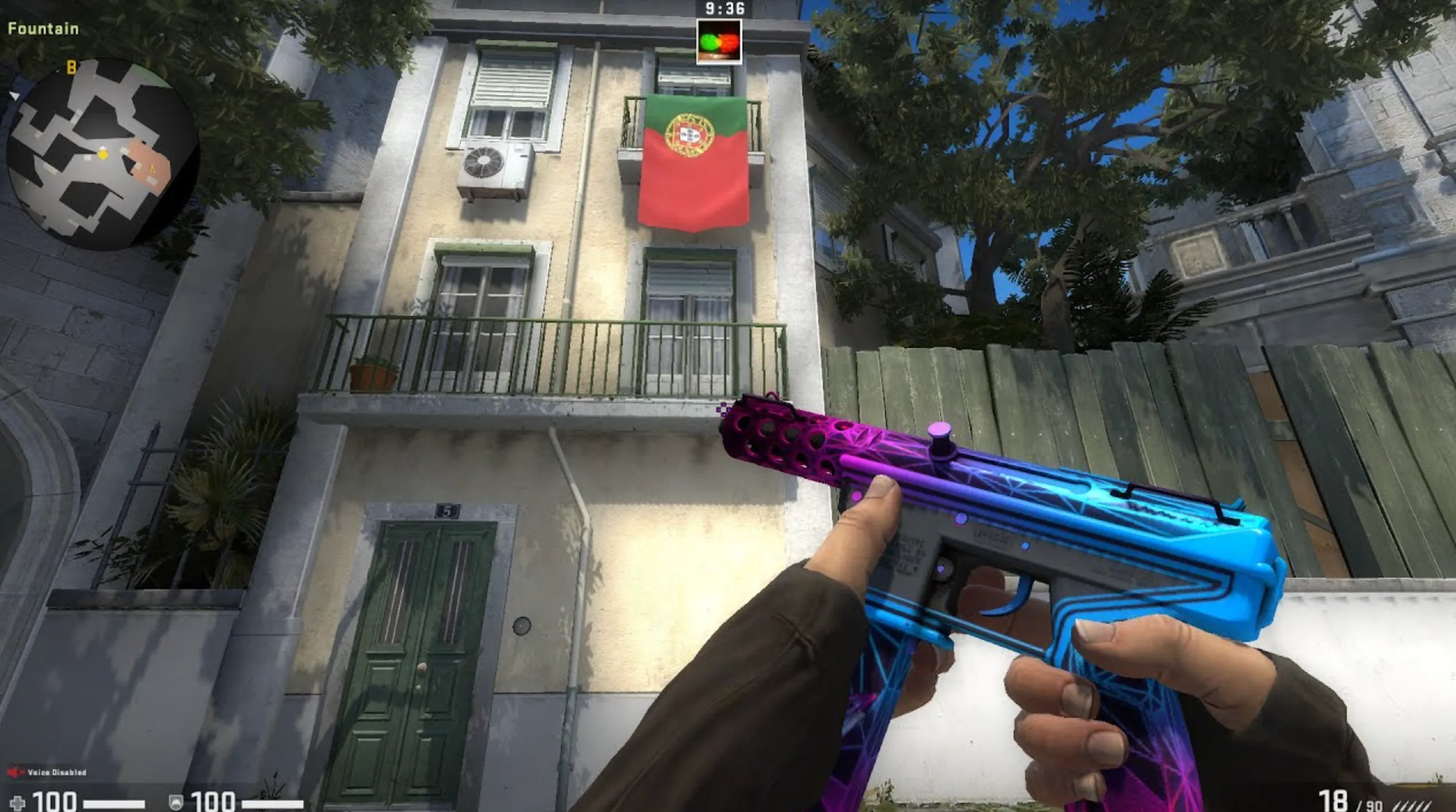Viewport: 1456px width, 812px height.
Task: Click the yellow player dot on radar
Action: pyautogui.click(x=103, y=154)
